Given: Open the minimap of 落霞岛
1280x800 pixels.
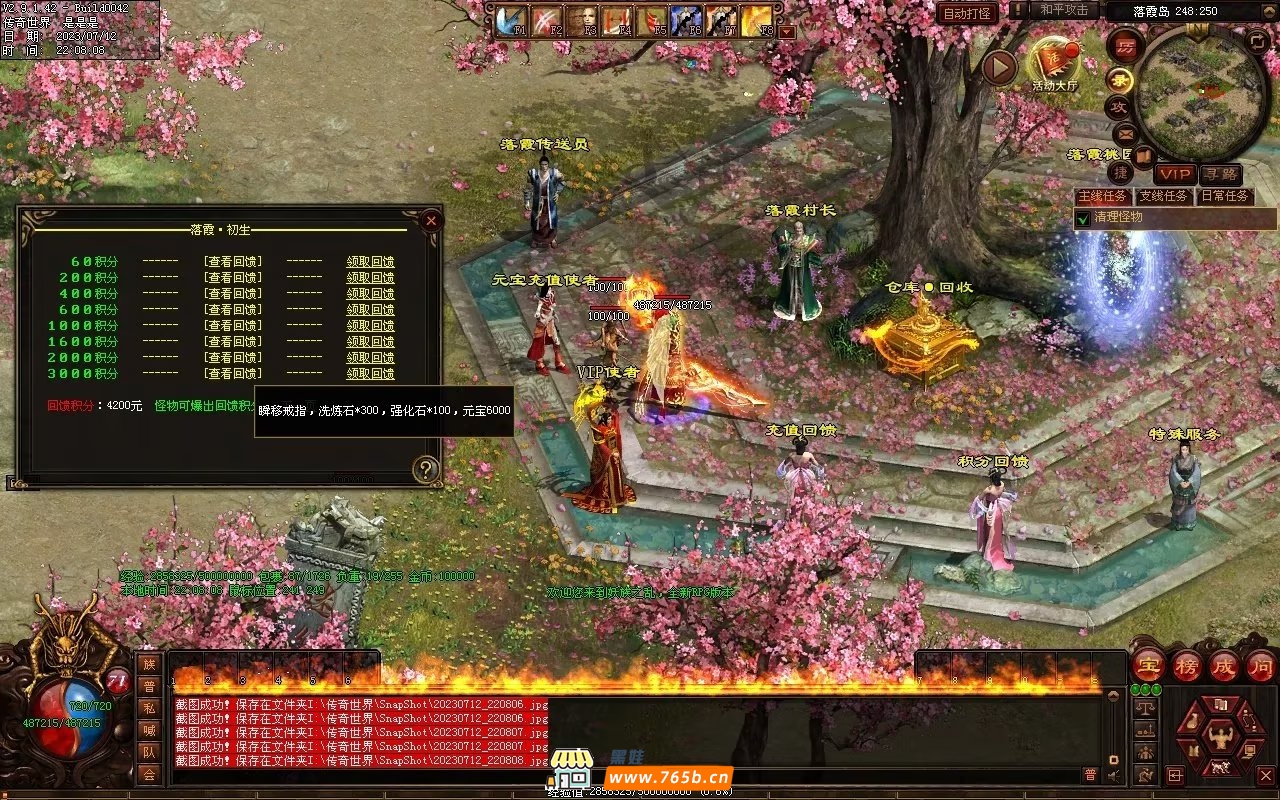Looking at the screenshot, I should pyautogui.click(x=1201, y=95).
